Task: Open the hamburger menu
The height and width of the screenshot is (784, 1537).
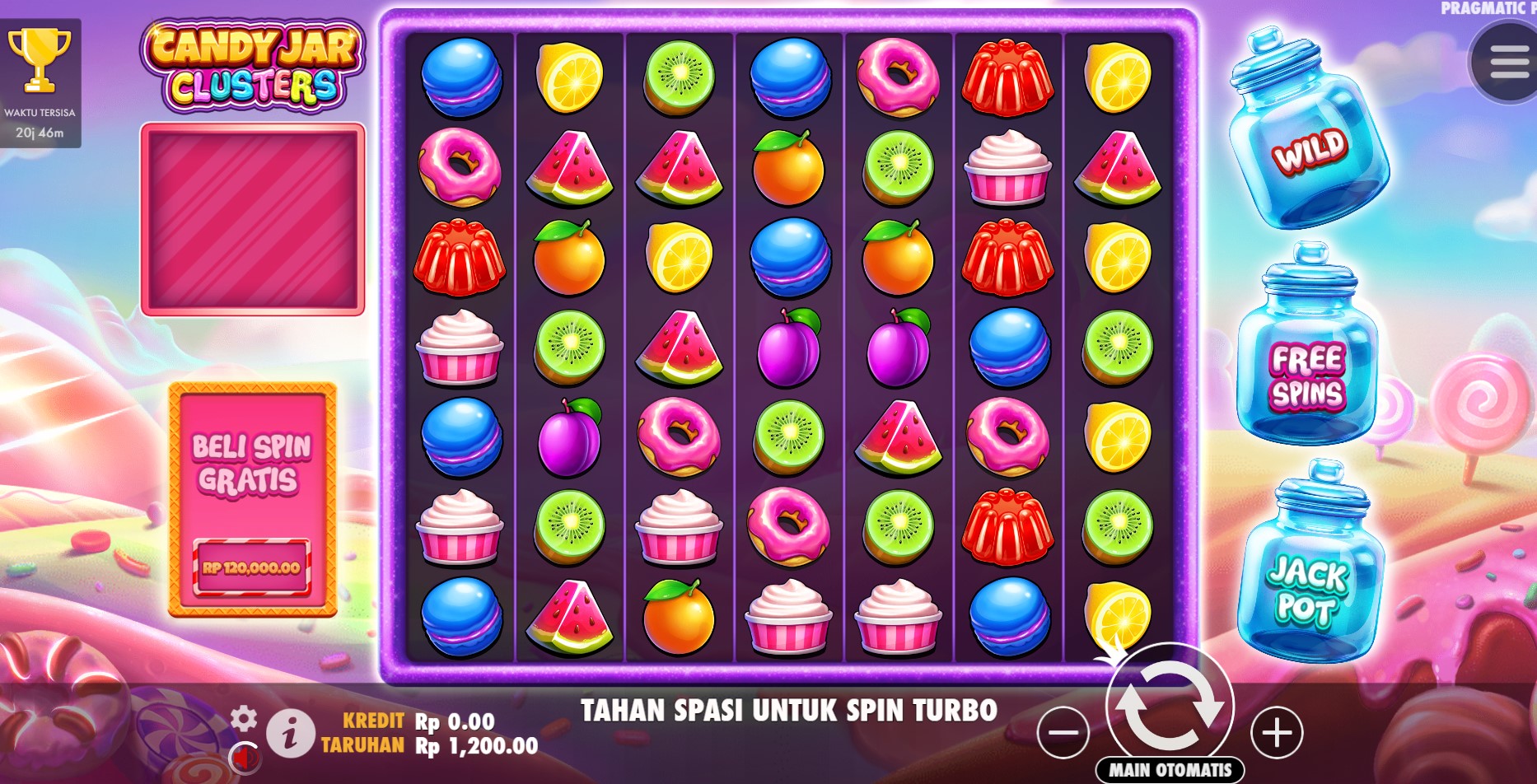Action: tap(1507, 63)
